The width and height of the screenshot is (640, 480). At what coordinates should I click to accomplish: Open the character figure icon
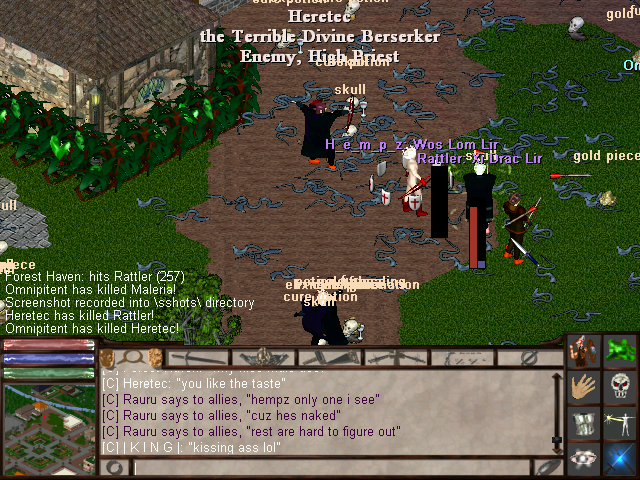[584, 352]
